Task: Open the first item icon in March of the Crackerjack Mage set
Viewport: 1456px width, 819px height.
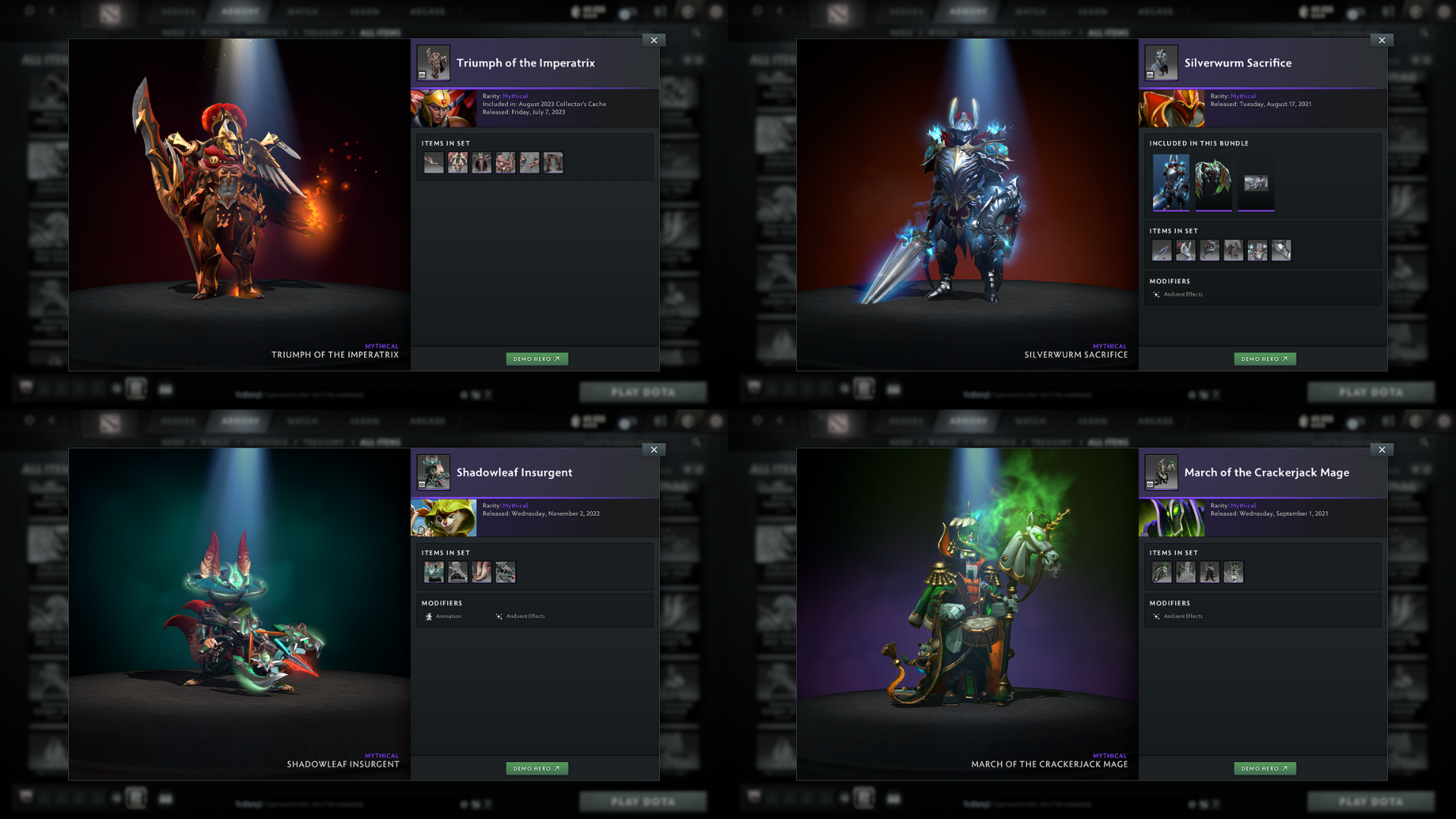Action: pos(1161,573)
